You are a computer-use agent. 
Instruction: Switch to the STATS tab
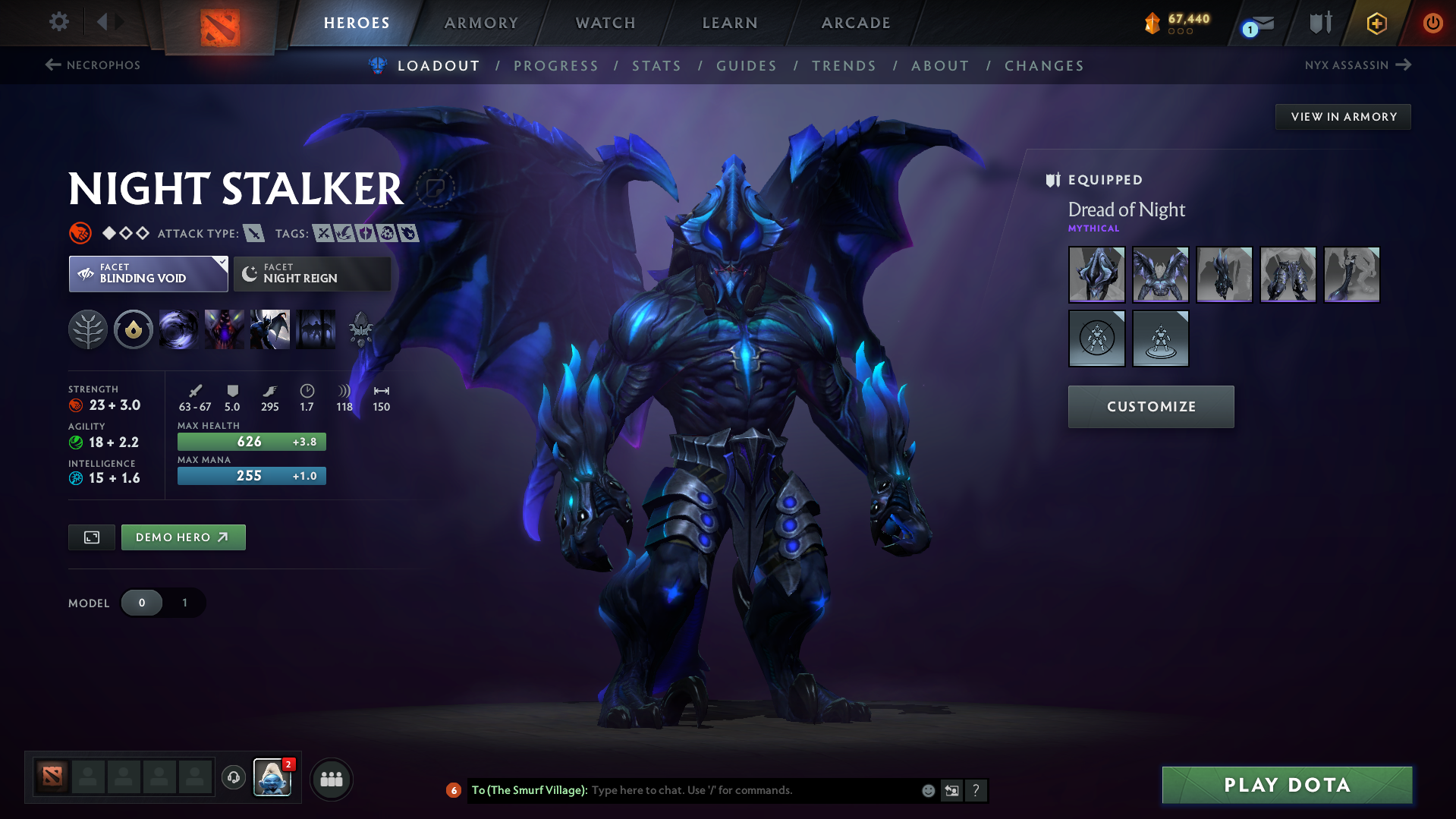656,65
